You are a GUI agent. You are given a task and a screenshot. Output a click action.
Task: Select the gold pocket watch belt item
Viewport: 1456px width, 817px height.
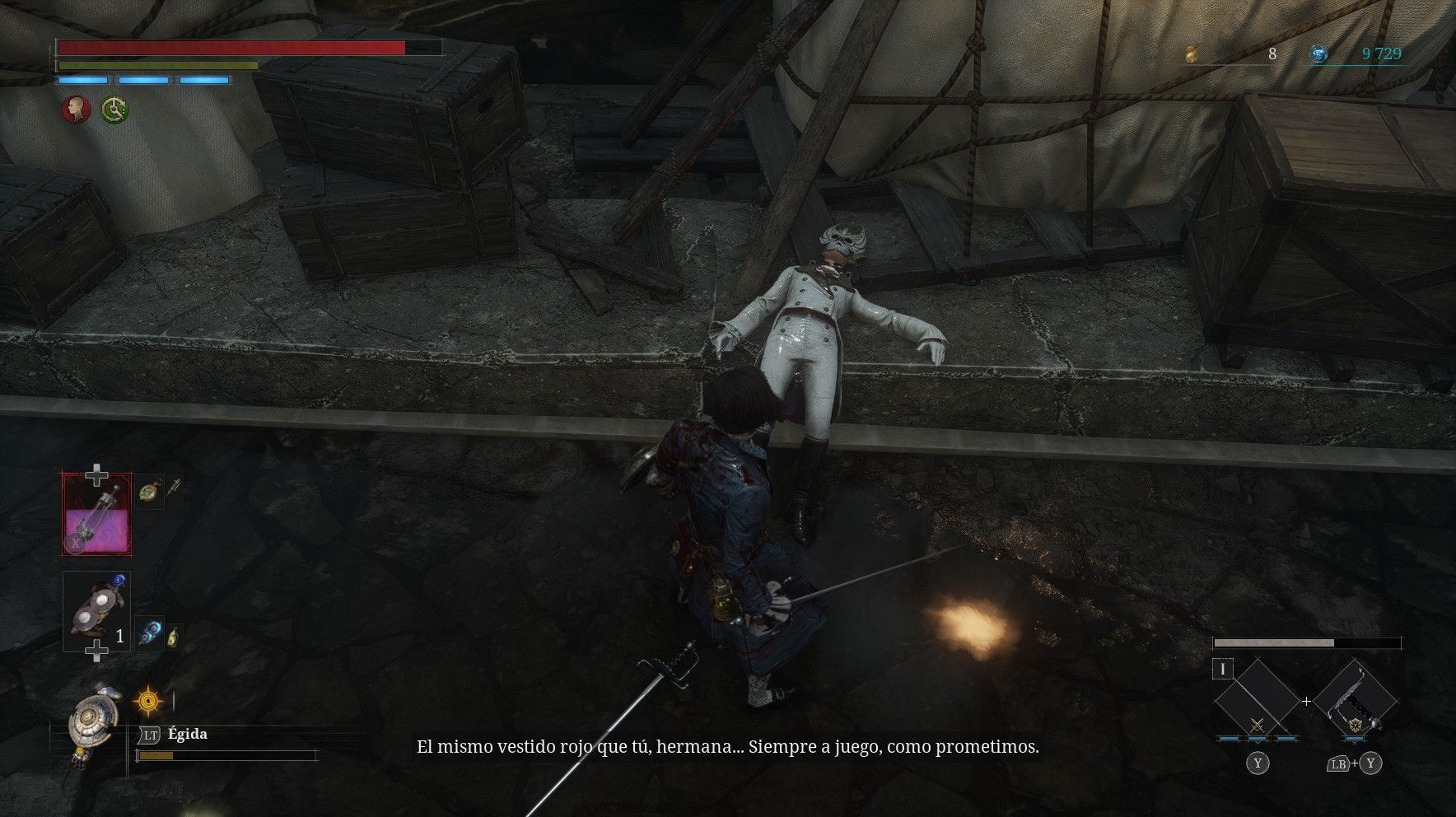pyautogui.click(x=148, y=492)
